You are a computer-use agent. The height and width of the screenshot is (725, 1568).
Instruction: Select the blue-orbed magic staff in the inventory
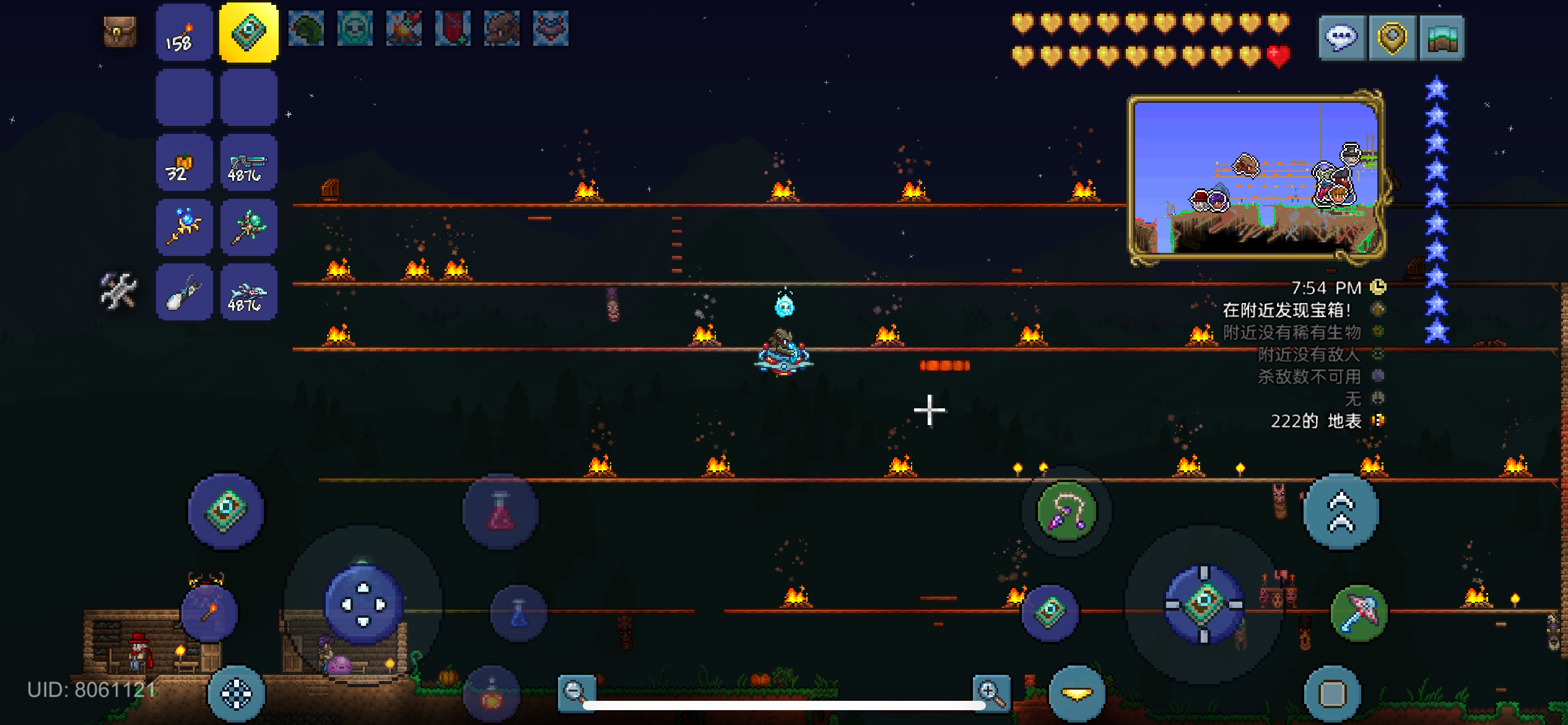183,227
